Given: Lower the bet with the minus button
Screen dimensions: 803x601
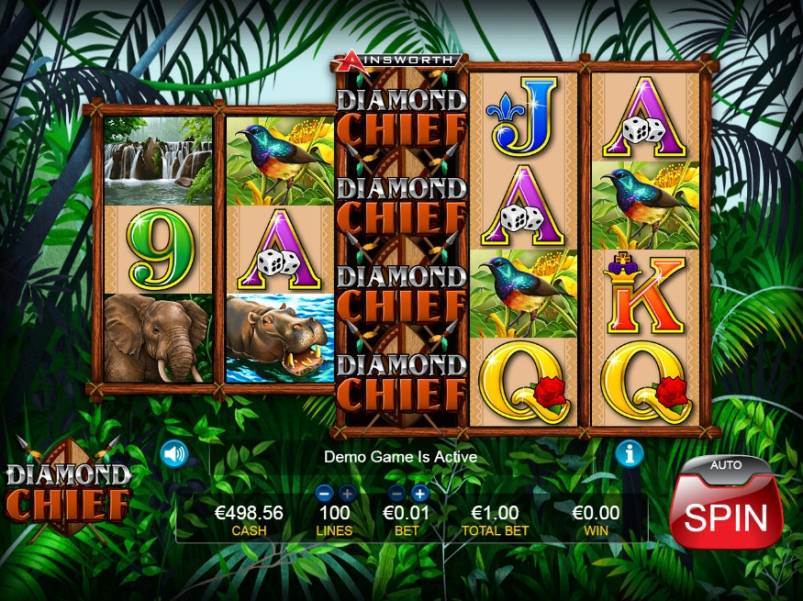Looking at the screenshot, I should [396, 493].
